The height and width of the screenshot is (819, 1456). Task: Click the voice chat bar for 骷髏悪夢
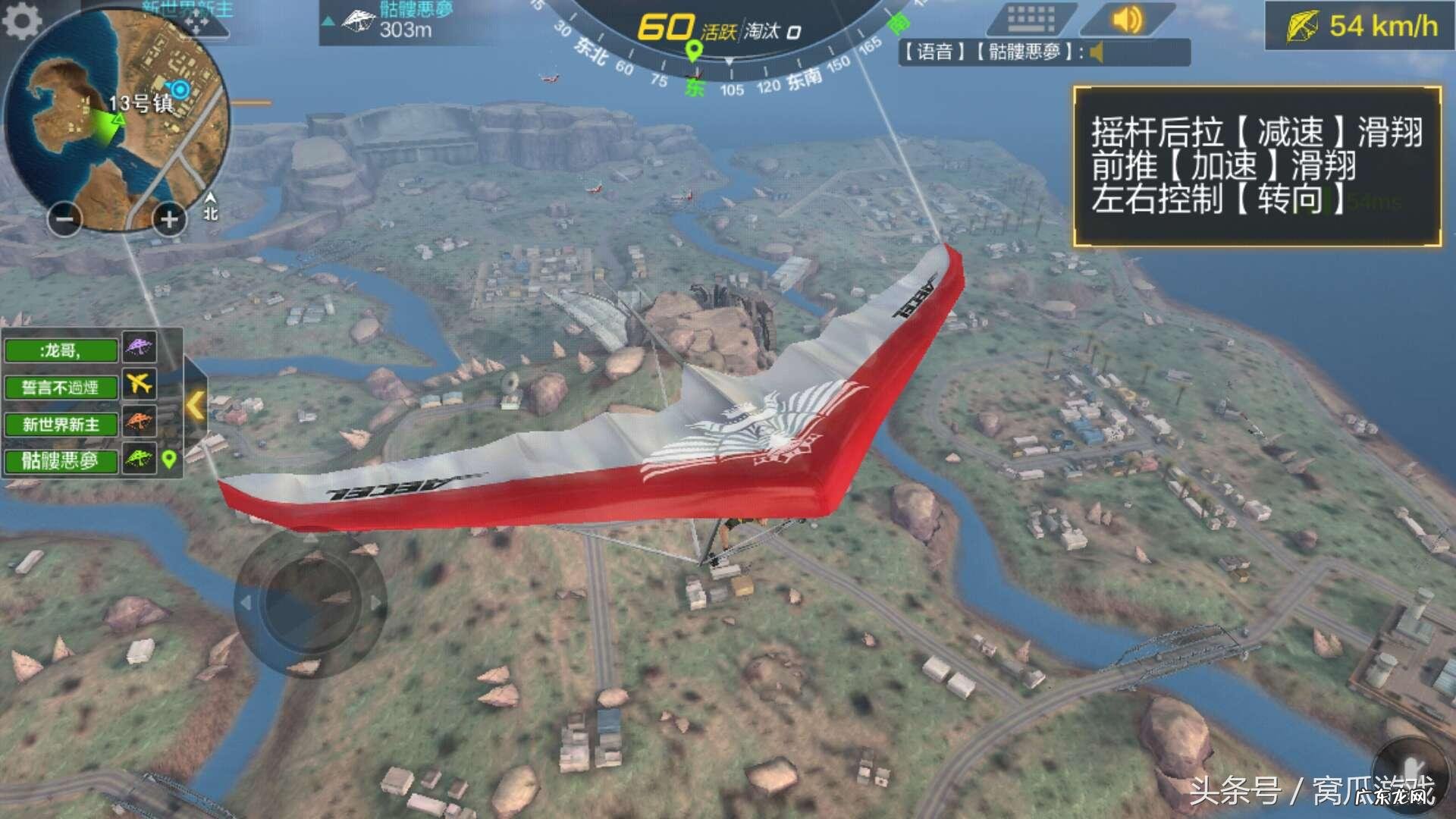coord(1043,52)
